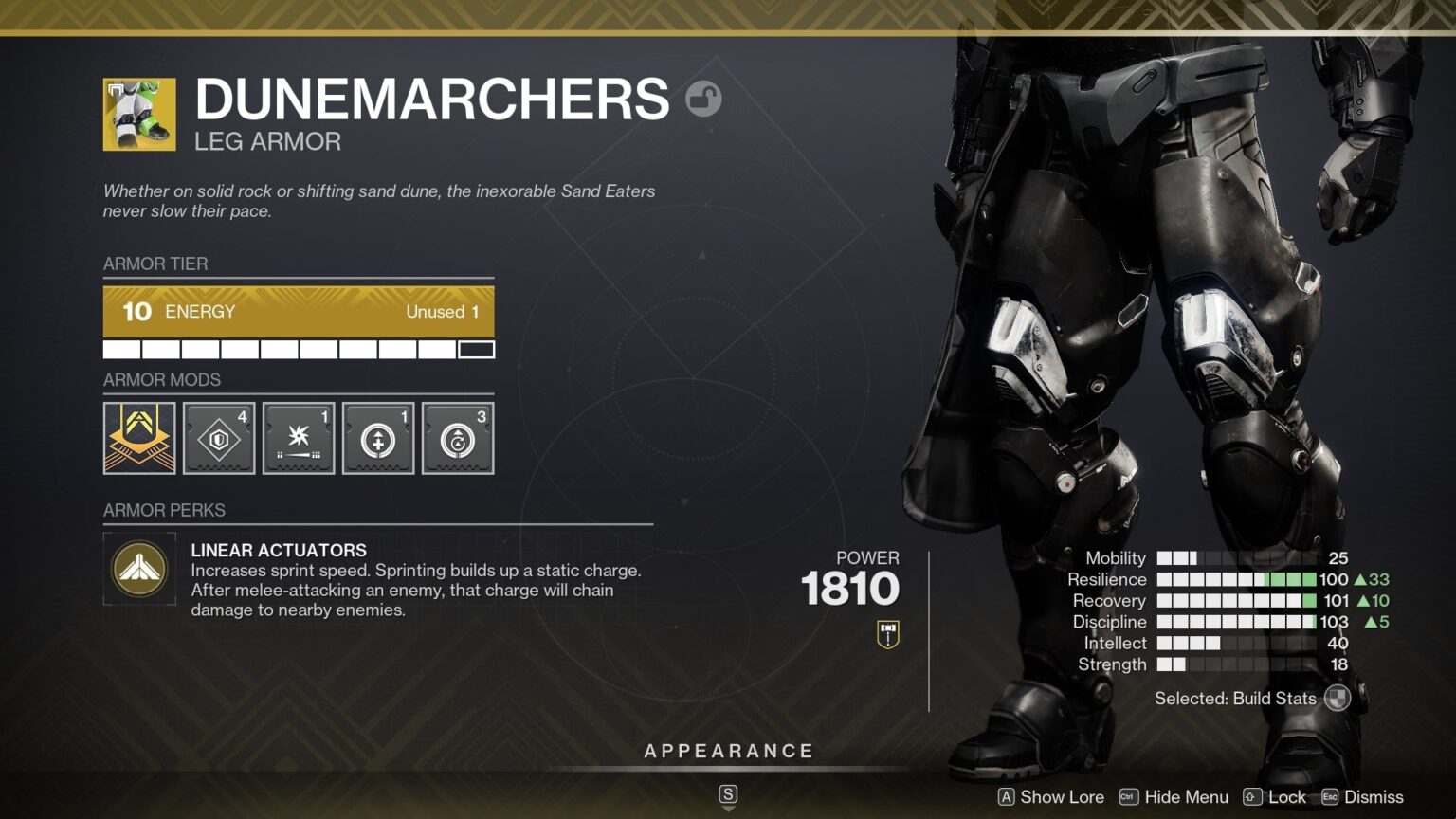The width and height of the screenshot is (1456, 819).
Task: Click the Dunemarchers armor thumbnail
Action: (138, 112)
